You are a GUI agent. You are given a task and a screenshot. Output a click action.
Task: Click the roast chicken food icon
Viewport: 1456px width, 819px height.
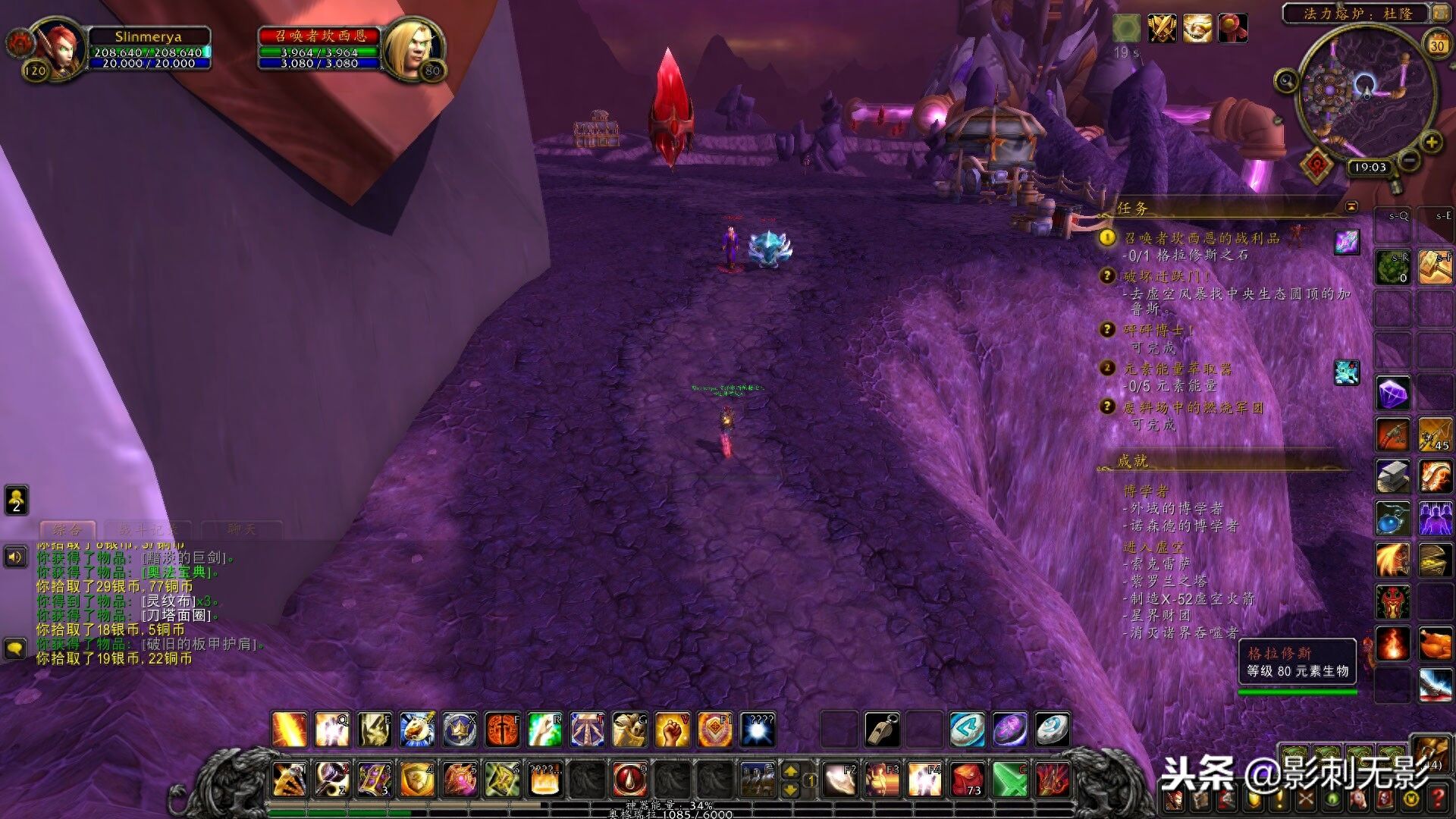pyautogui.click(x=1435, y=644)
